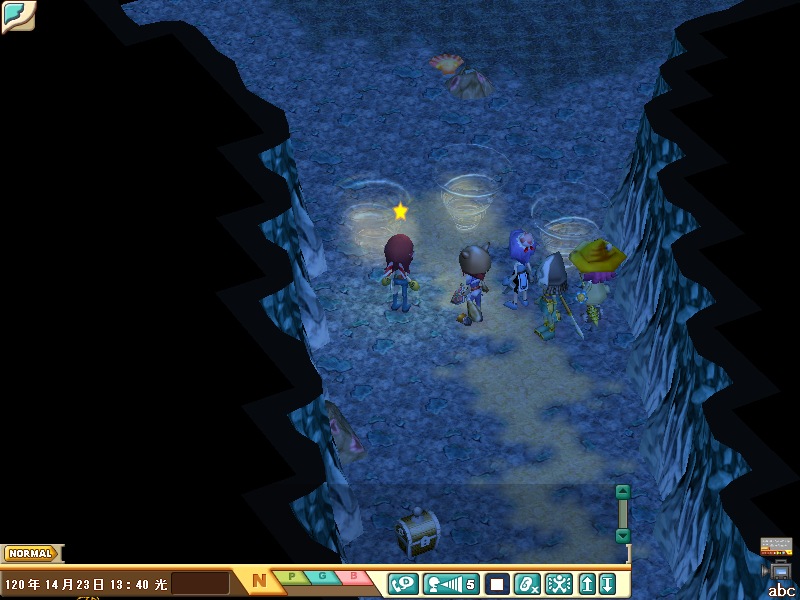Click the white square stop button

tap(497, 583)
